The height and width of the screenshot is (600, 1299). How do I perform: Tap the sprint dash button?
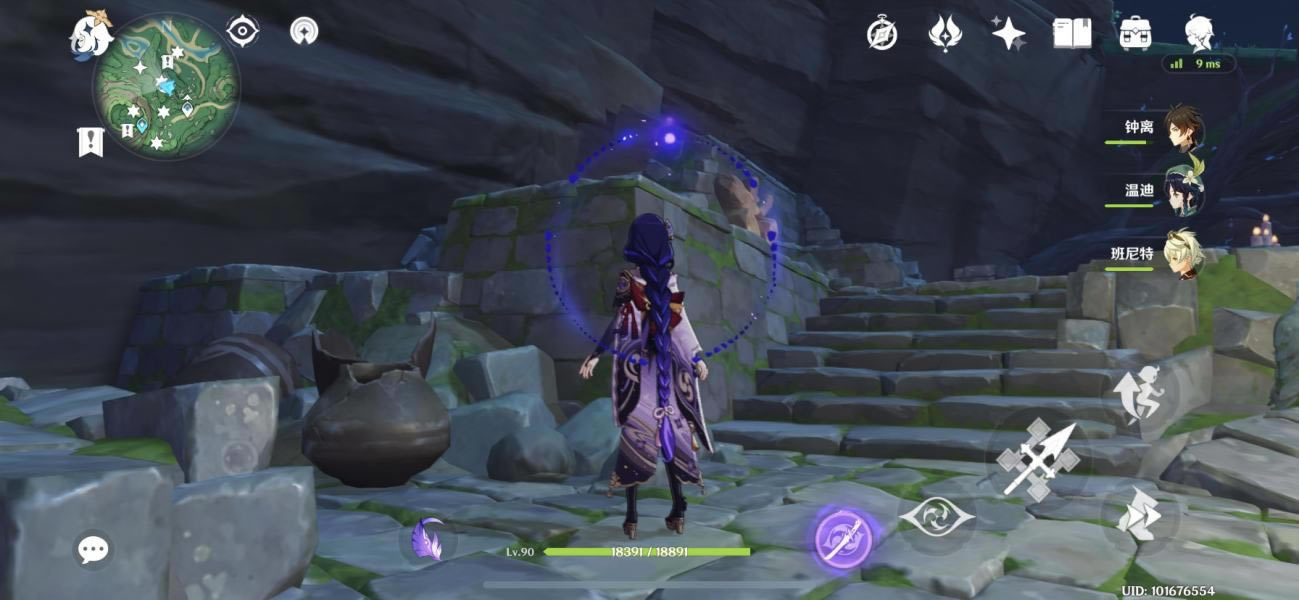tap(1140, 517)
